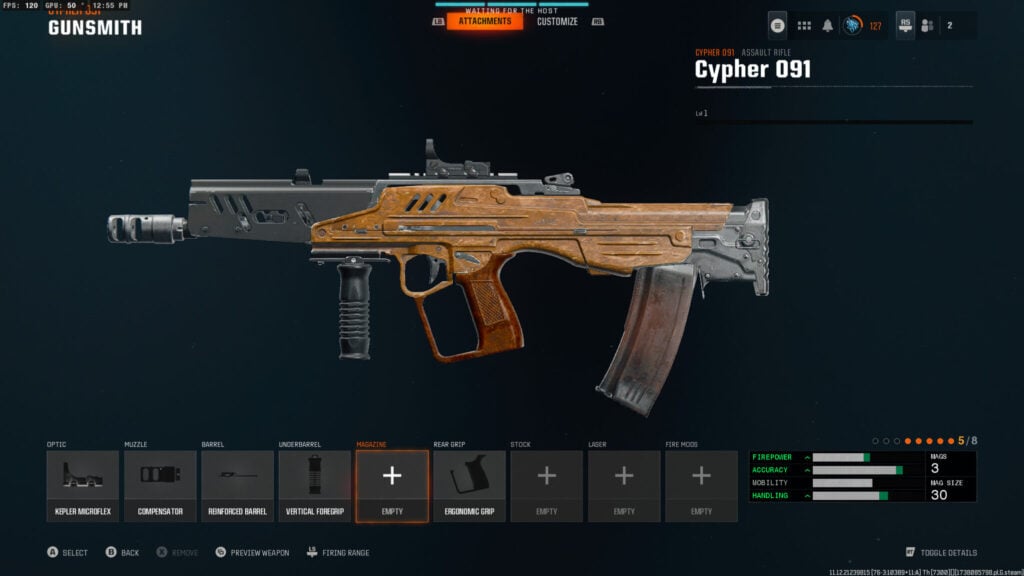1024x576 pixels.
Task: Open the Ergonomic Grip rear grip slot
Action: coord(469,486)
